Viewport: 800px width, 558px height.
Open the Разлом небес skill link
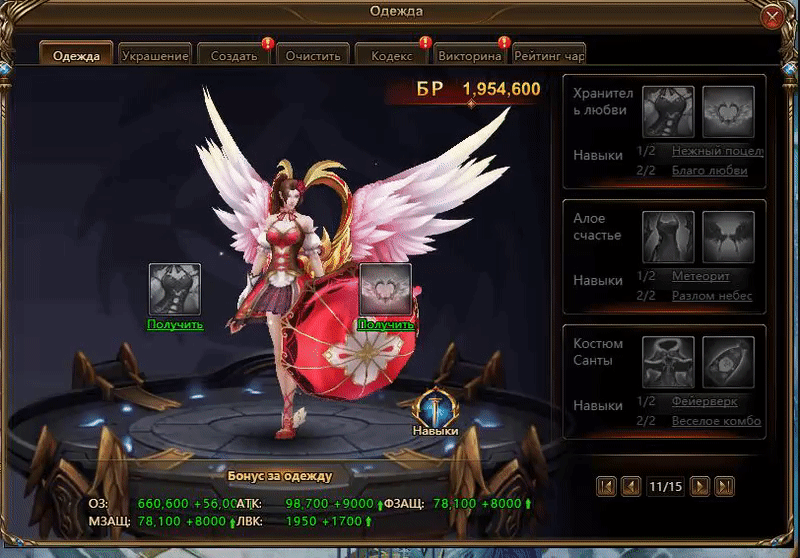pos(711,296)
